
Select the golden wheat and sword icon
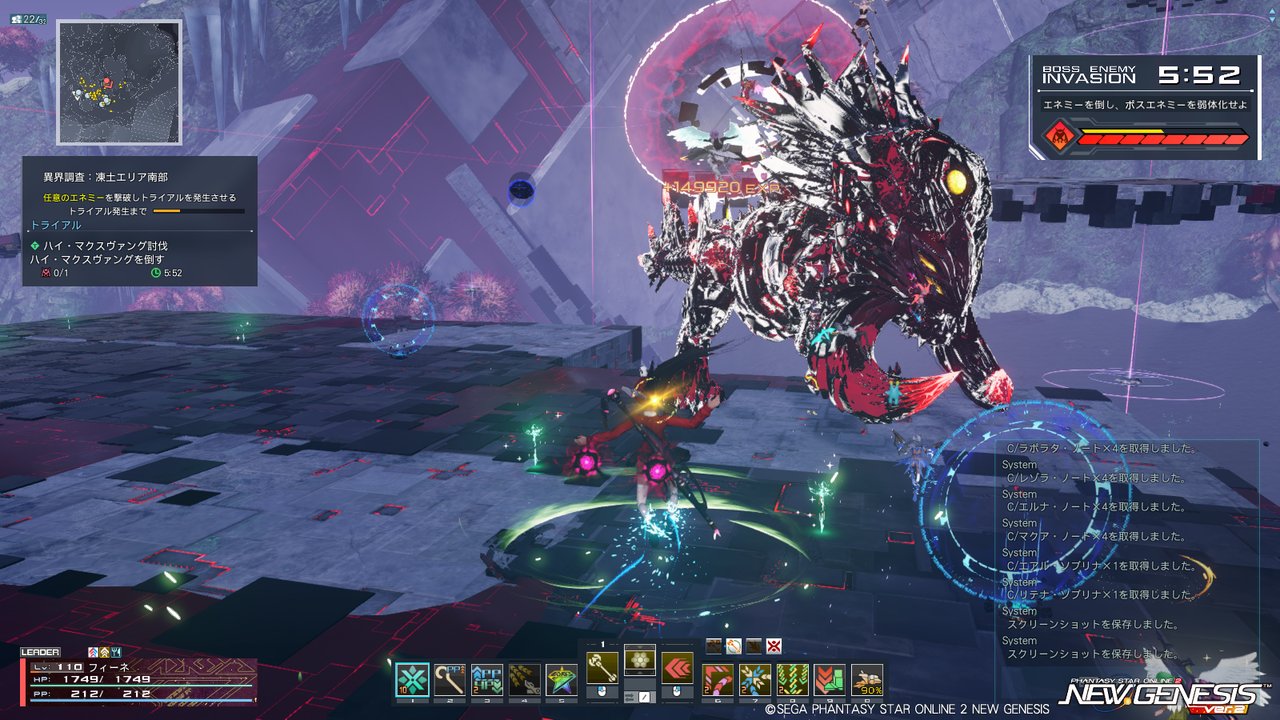524,680
